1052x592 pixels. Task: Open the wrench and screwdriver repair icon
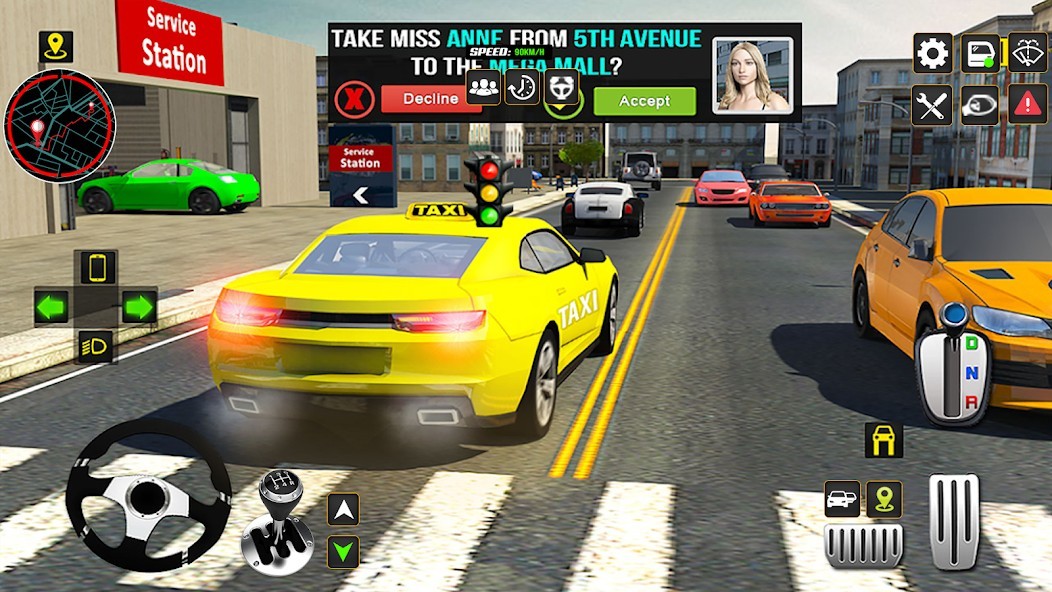(x=932, y=105)
